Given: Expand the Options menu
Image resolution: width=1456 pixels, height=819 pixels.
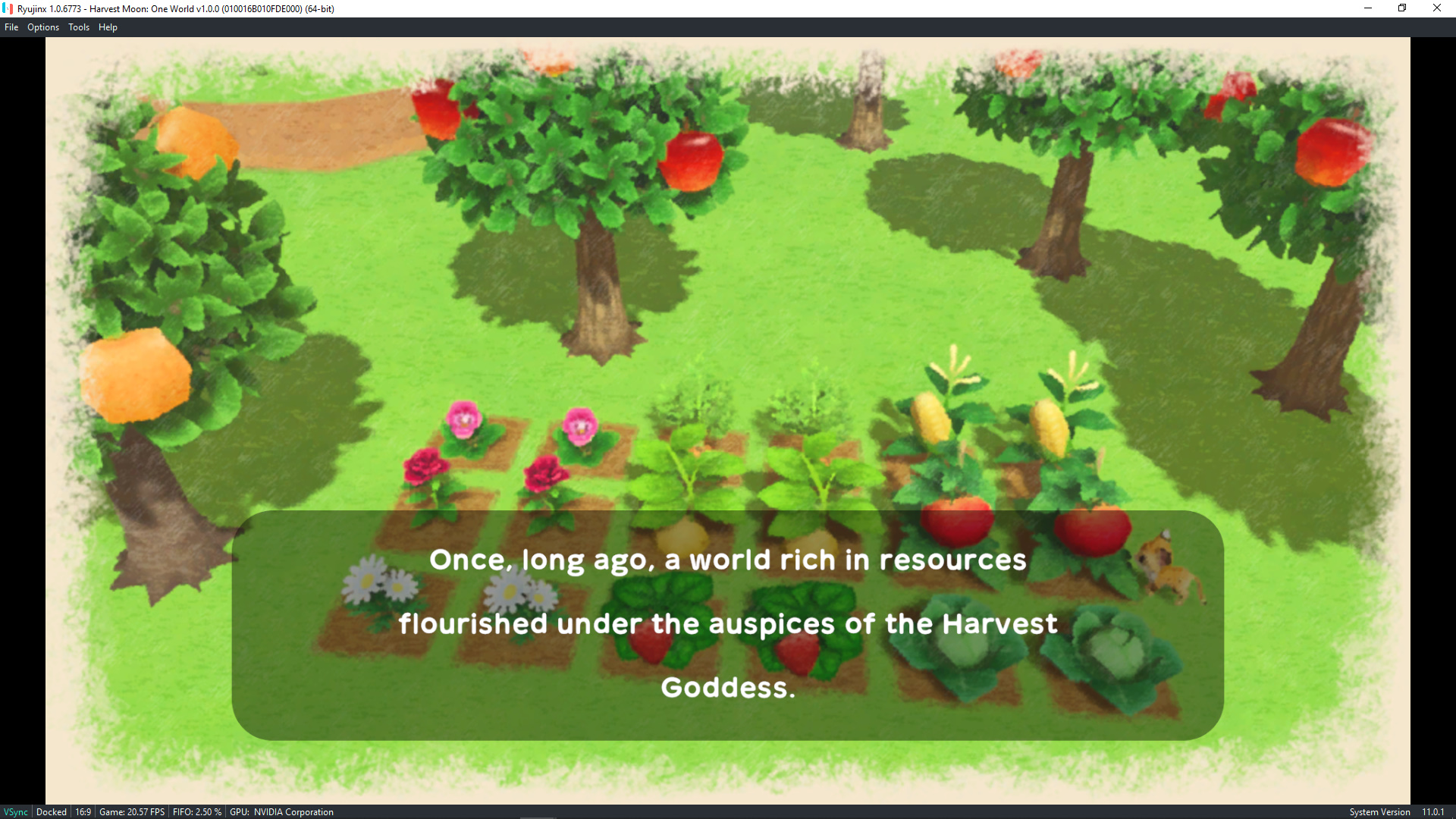Looking at the screenshot, I should click(42, 27).
